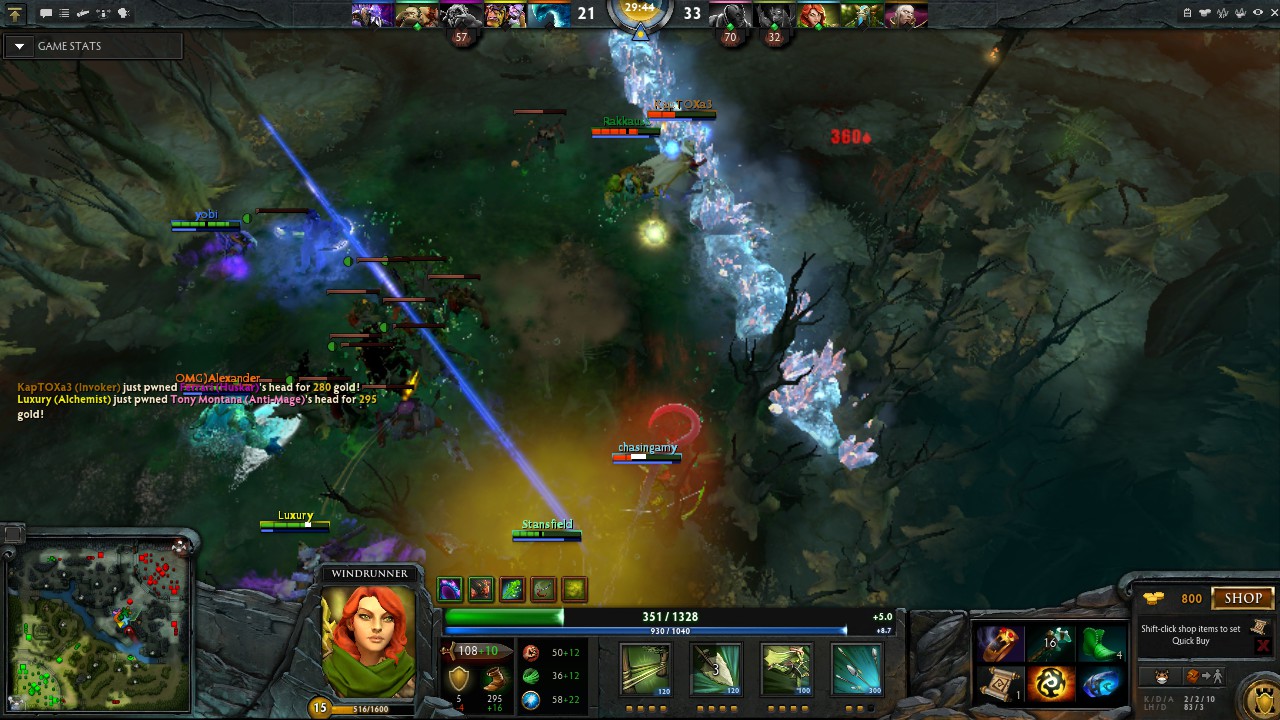Select the Windrunner portrait in top bar
The height and width of the screenshot is (720, 1280).
click(x=816, y=15)
